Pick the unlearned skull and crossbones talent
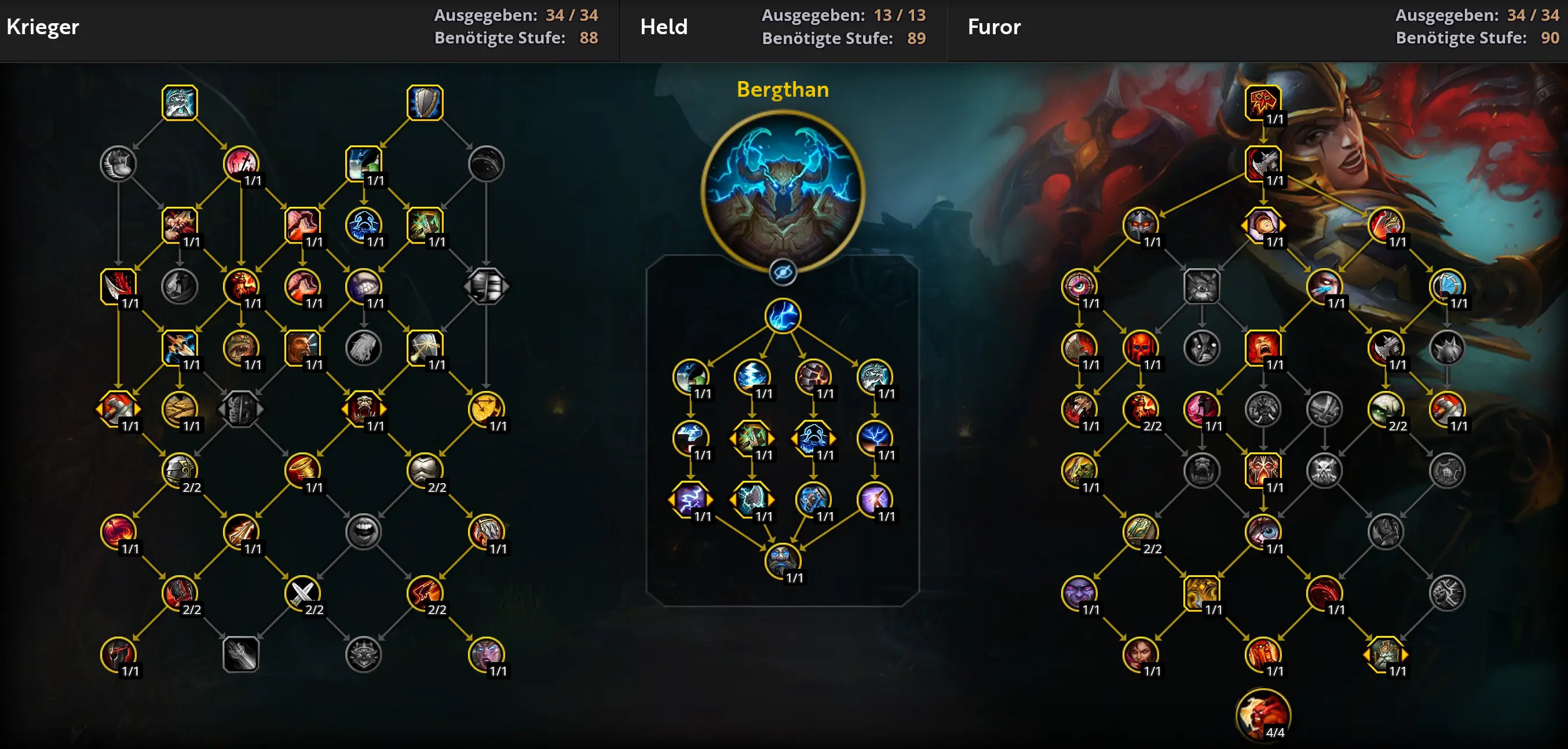Screen dimensions: 1568x749 (1324, 470)
